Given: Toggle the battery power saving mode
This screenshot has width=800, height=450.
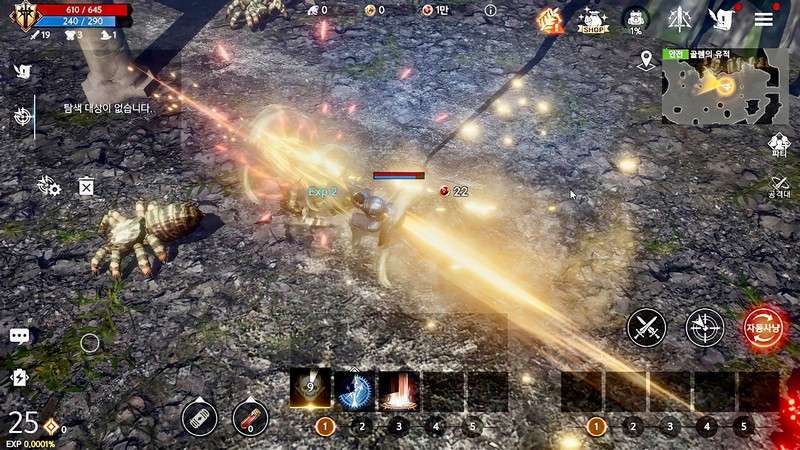Looking at the screenshot, I should [x=19, y=377].
